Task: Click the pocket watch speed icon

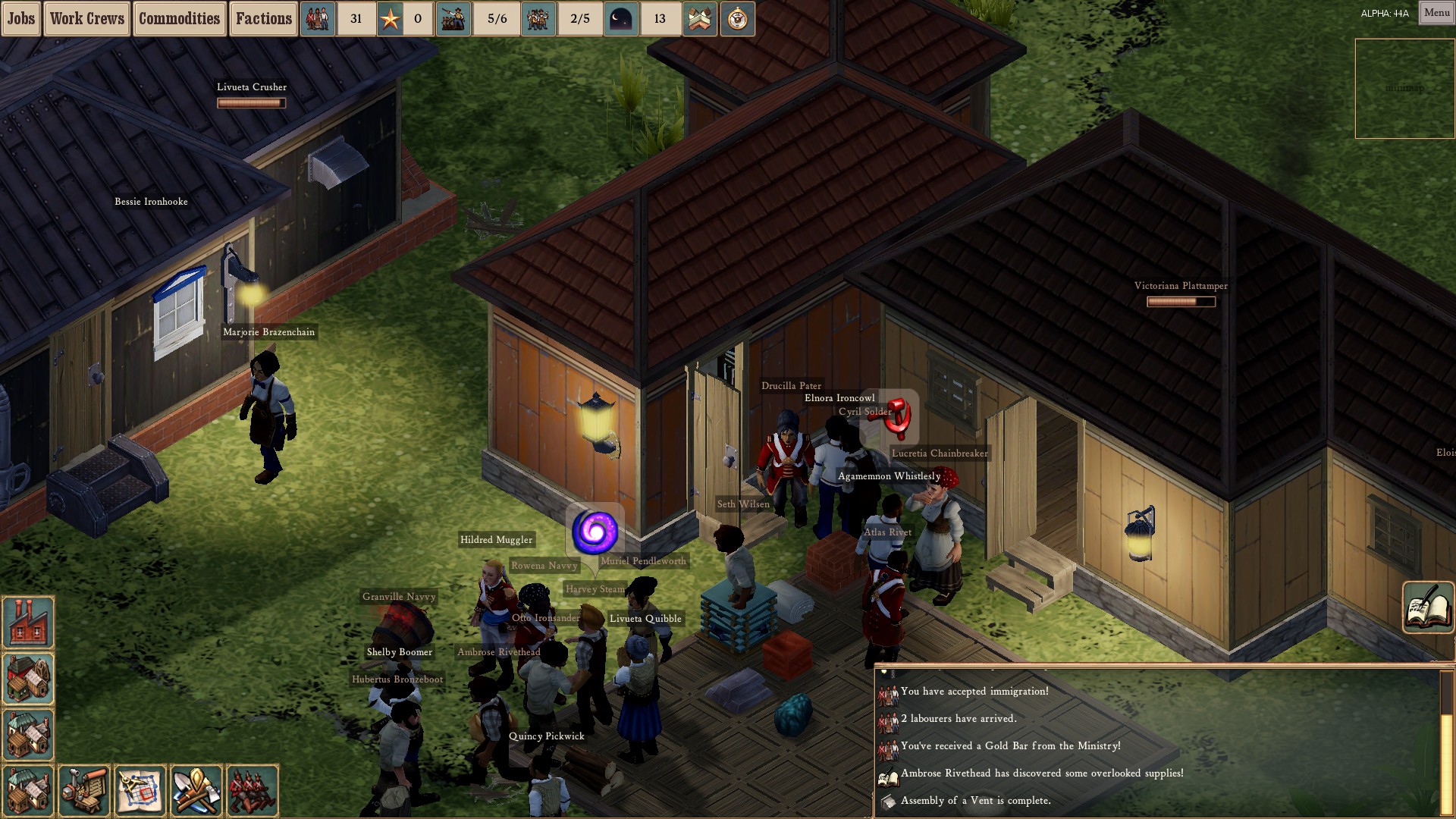Action: [x=737, y=19]
